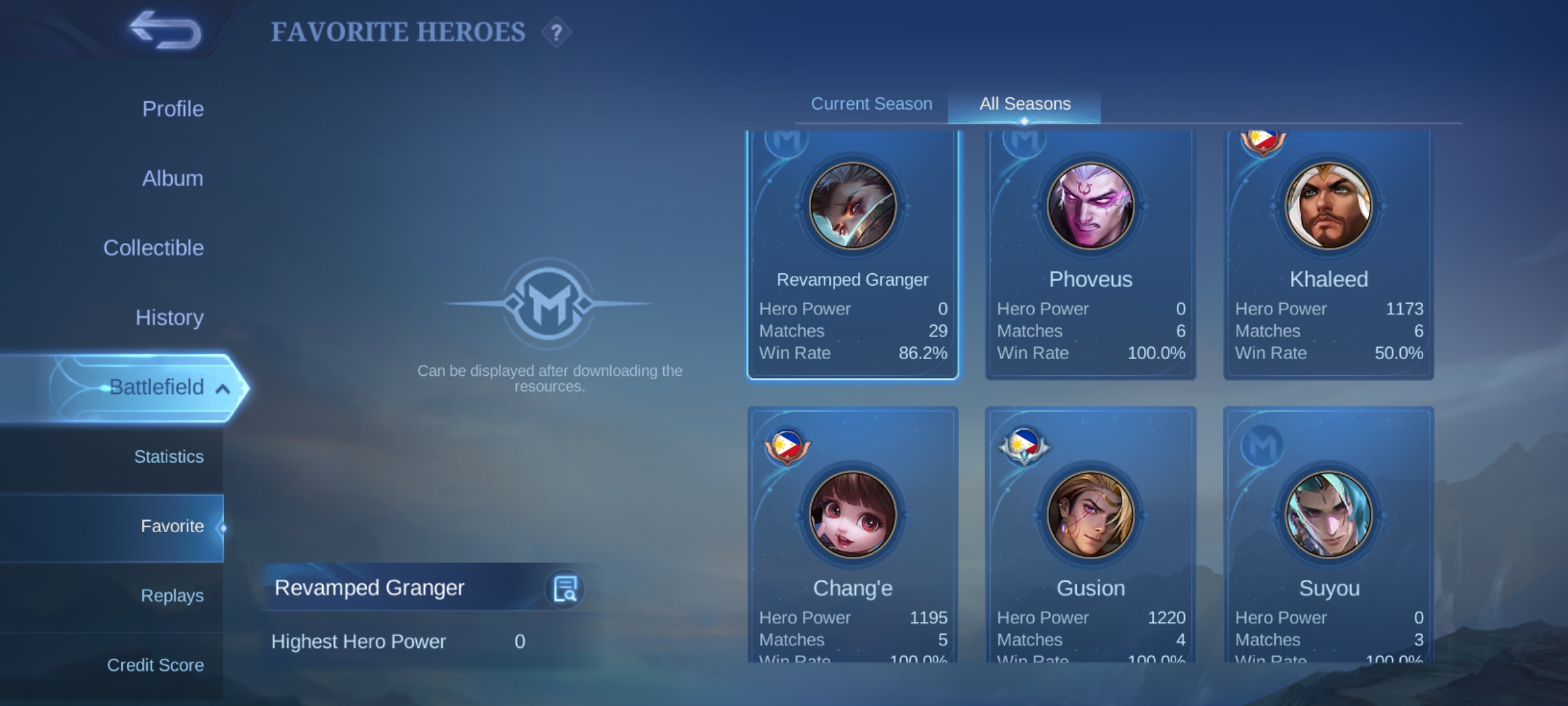The width and height of the screenshot is (1568, 706).
Task: Open the Profile section
Action: pyautogui.click(x=172, y=109)
